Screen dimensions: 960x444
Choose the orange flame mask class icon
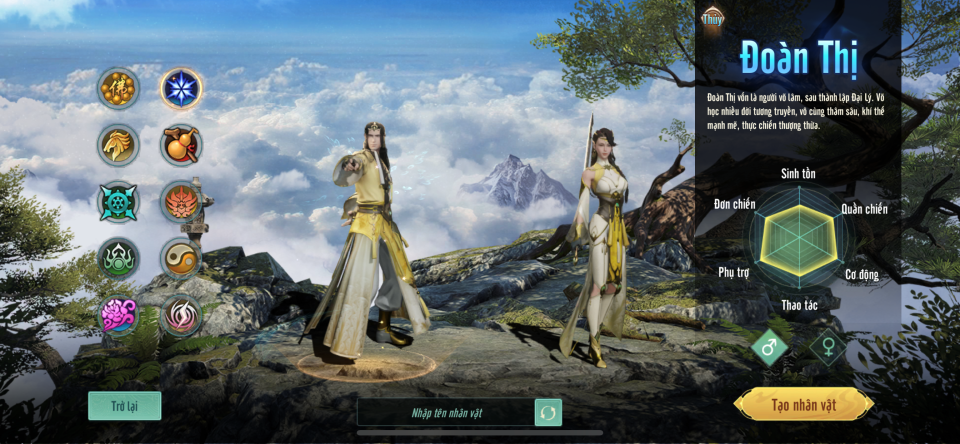[182, 202]
